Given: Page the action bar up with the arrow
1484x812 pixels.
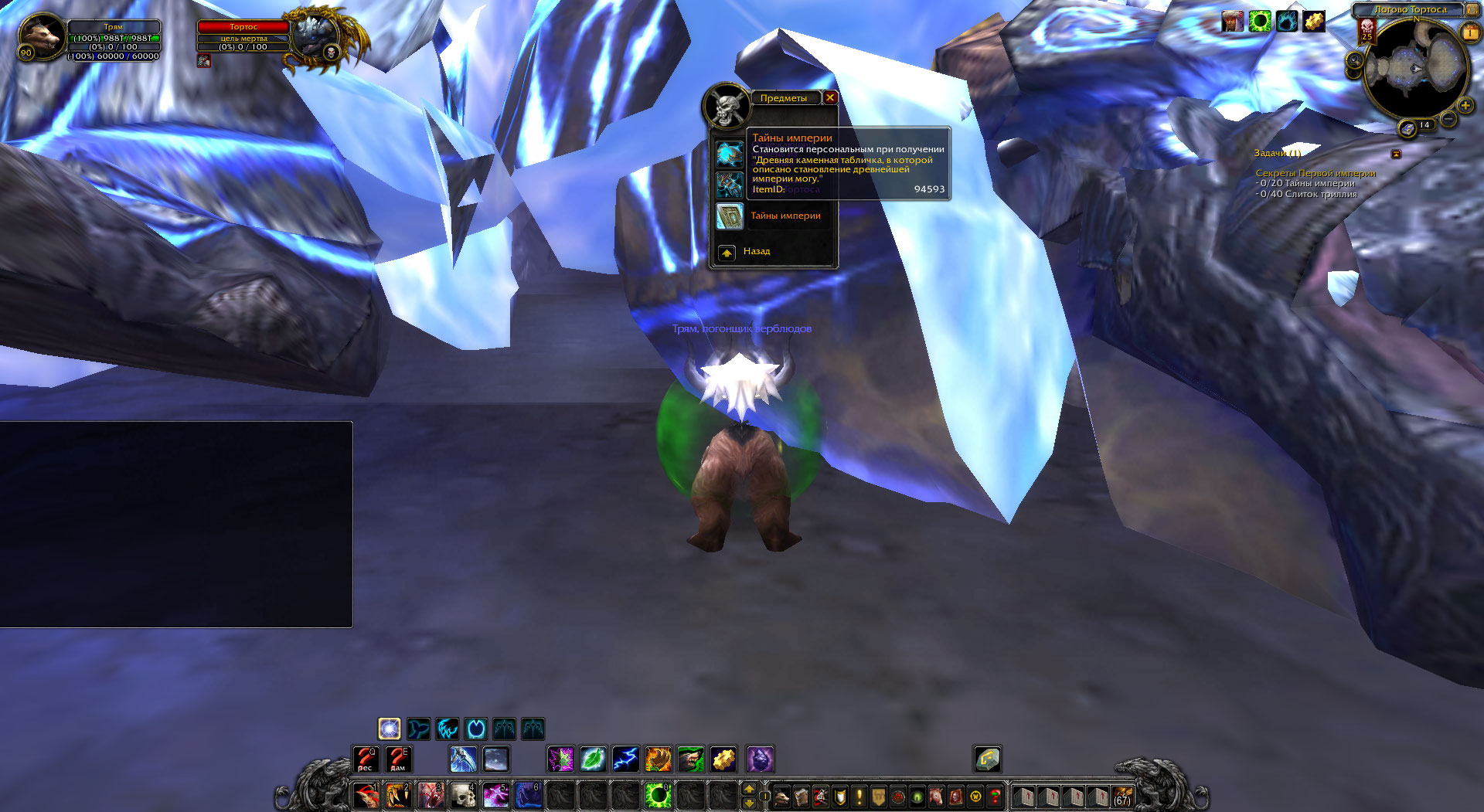Looking at the screenshot, I should (x=748, y=788).
